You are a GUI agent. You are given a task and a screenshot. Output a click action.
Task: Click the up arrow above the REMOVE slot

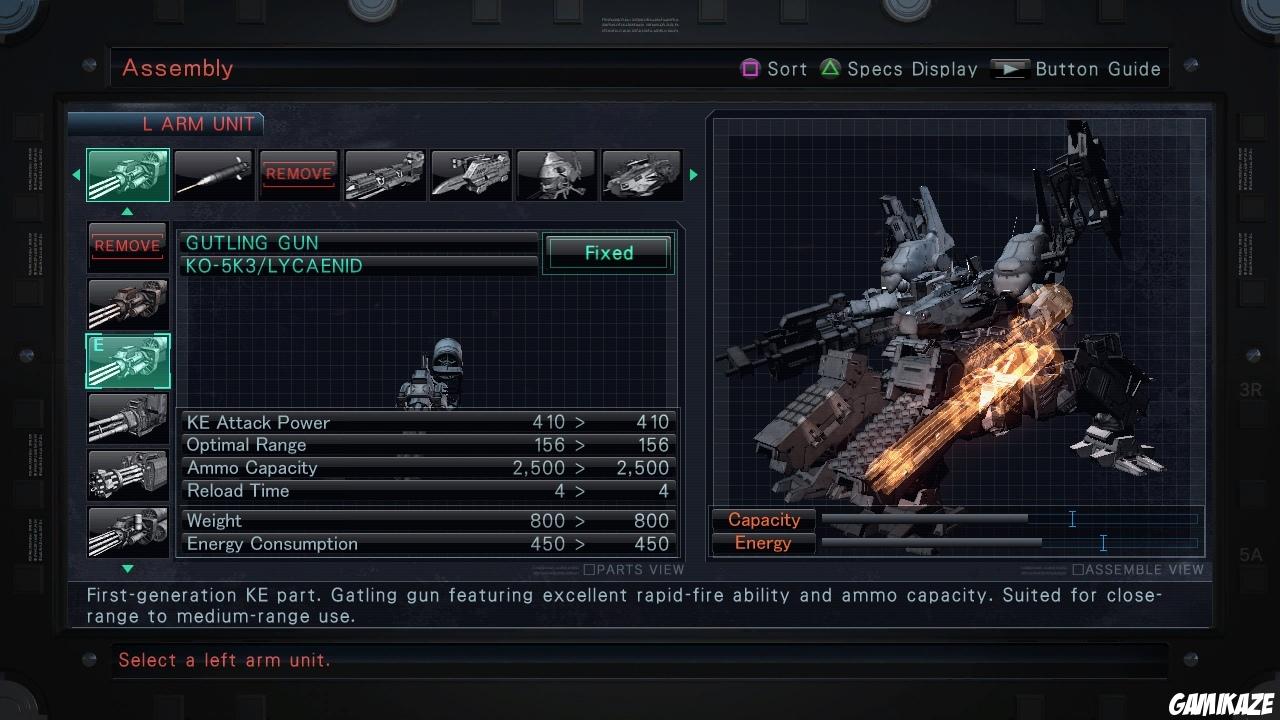point(127,211)
